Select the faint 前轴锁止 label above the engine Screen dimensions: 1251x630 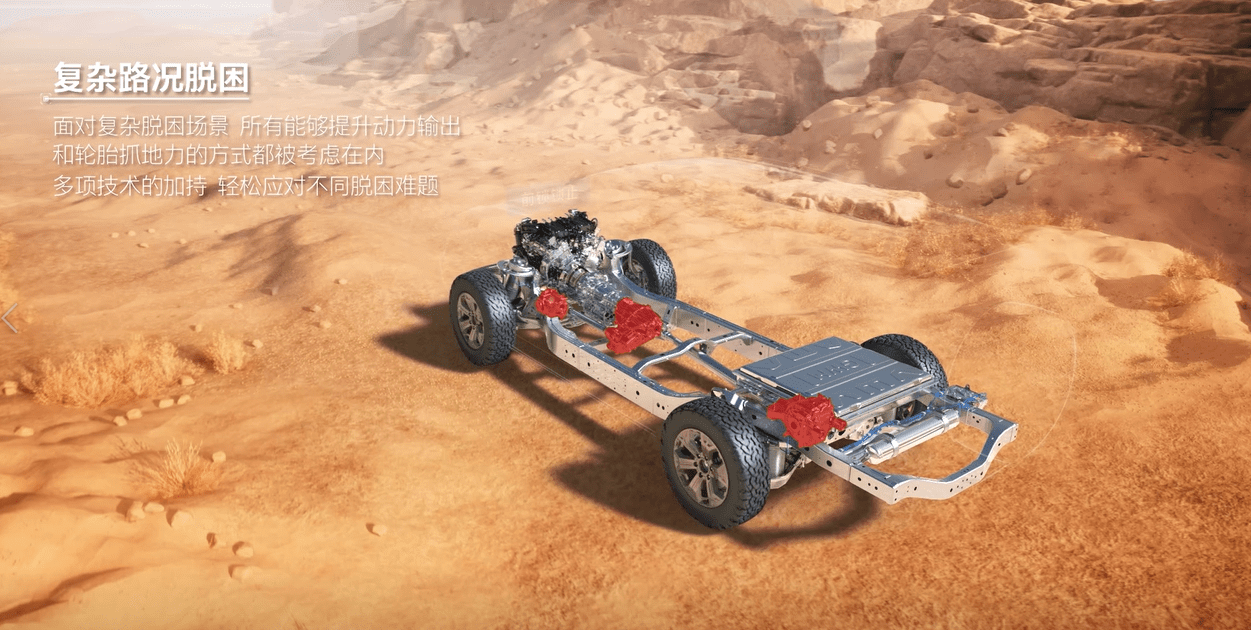[x=548, y=199]
